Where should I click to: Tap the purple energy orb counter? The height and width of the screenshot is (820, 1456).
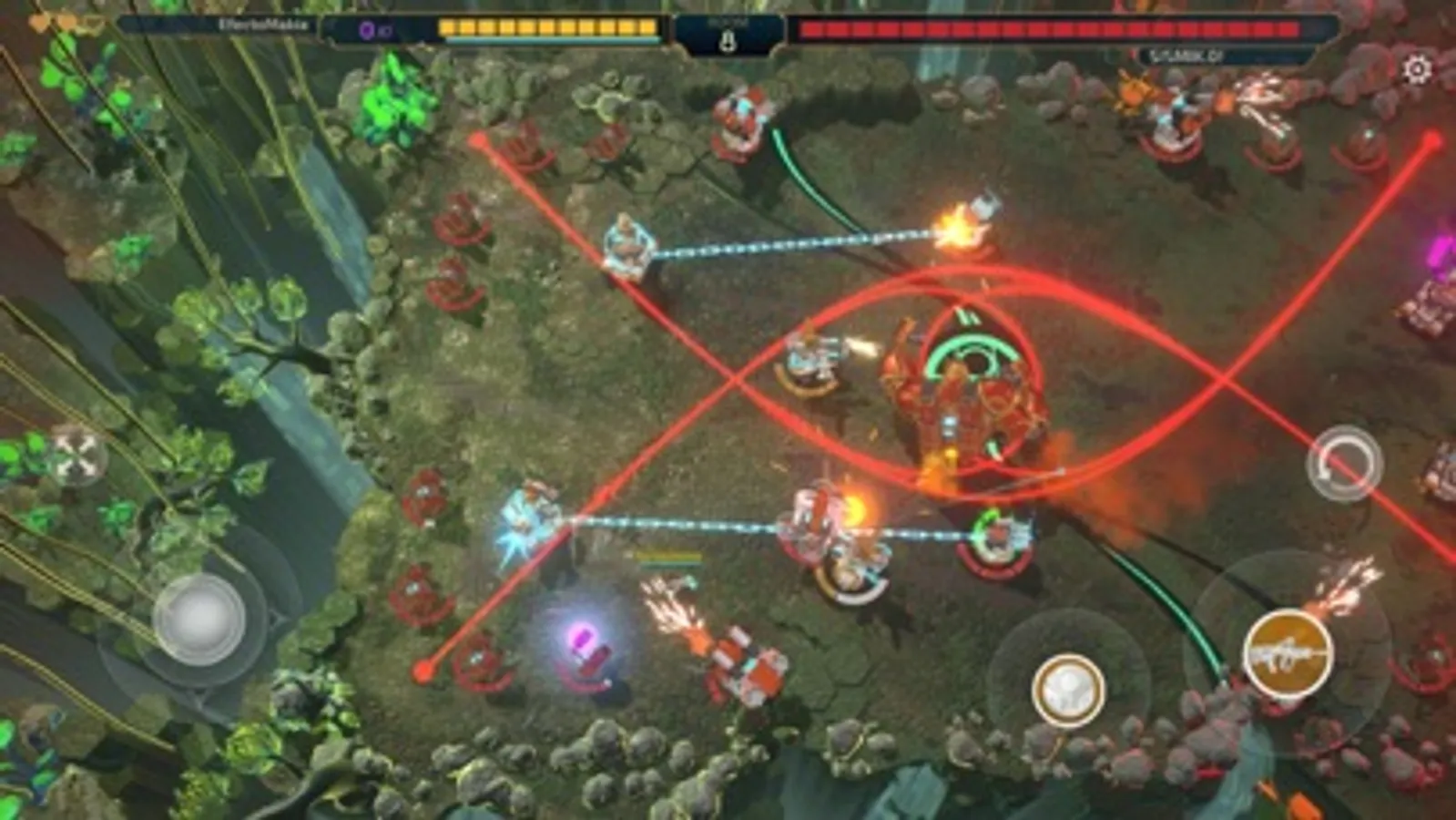pyautogui.click(x=364, y=29)
